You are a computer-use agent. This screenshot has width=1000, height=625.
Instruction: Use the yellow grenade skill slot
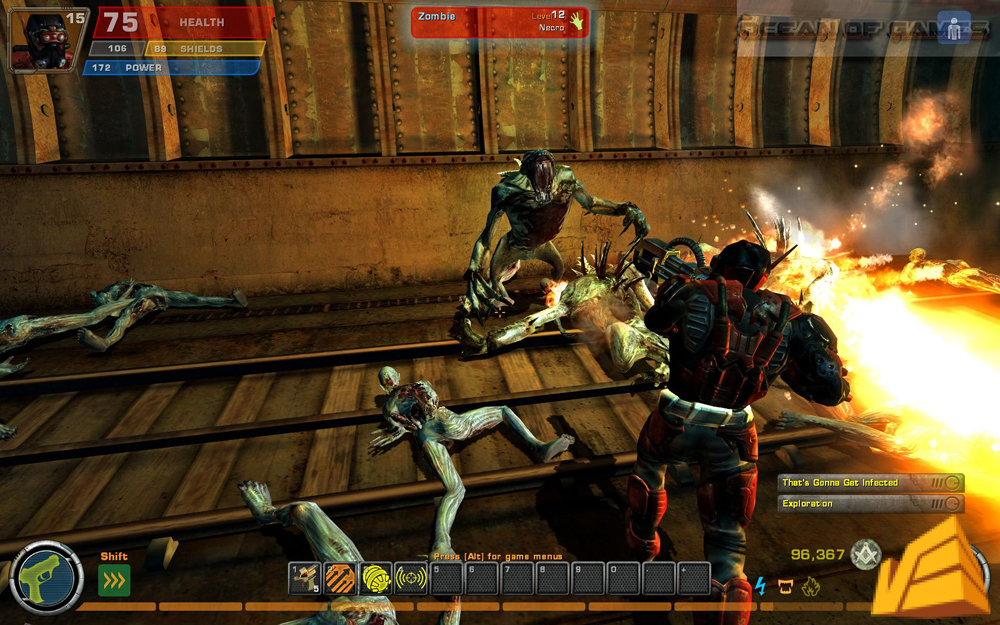coord(375,578)
